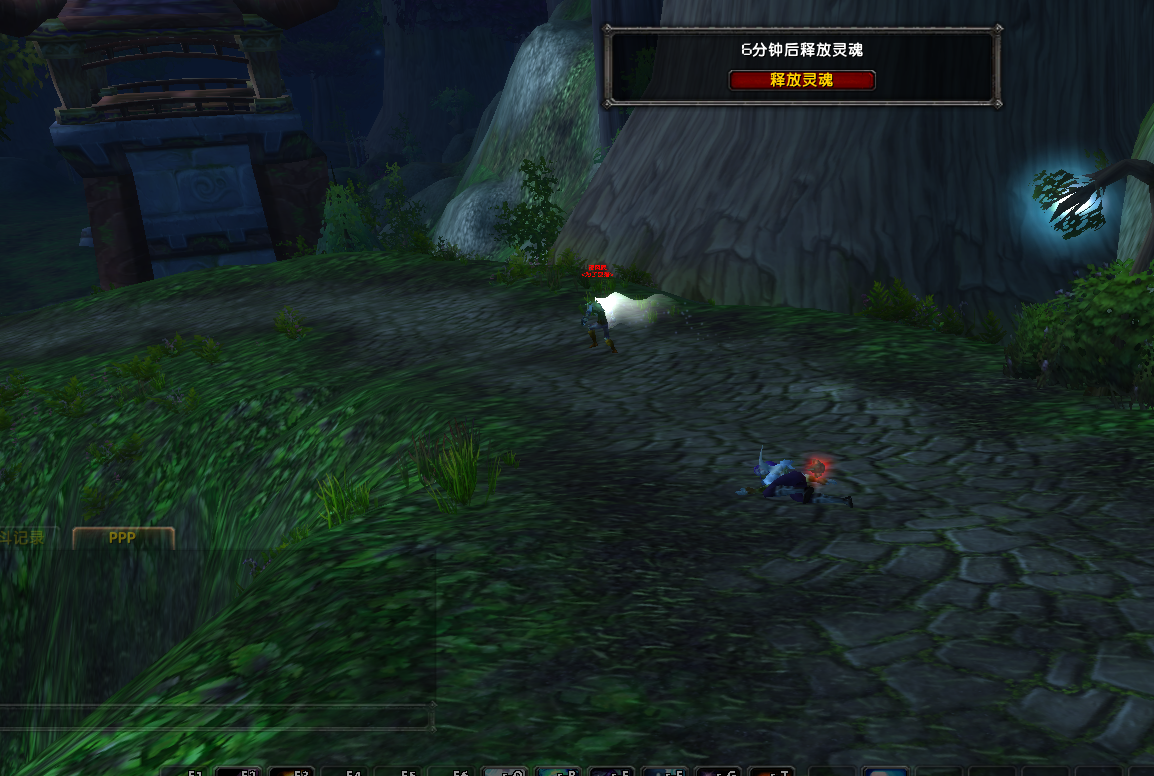Screen dimensions: 1154x776
Task: Click the red 释放灵魂 release spirit button
Action: coord(802,80)
